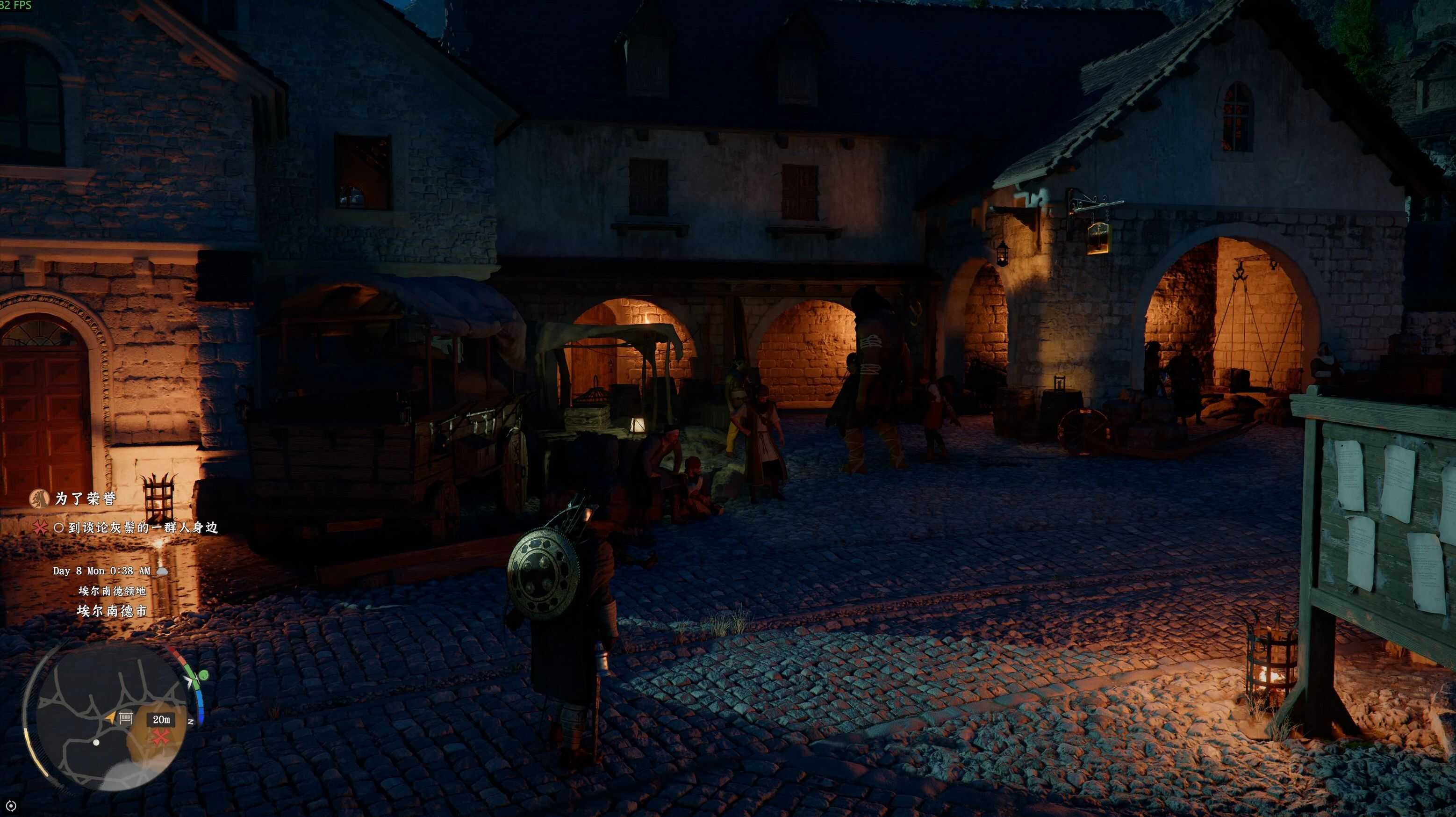Click the quest objective about 灰鬃
The image size is (1456, 817).
coord(143,528)
